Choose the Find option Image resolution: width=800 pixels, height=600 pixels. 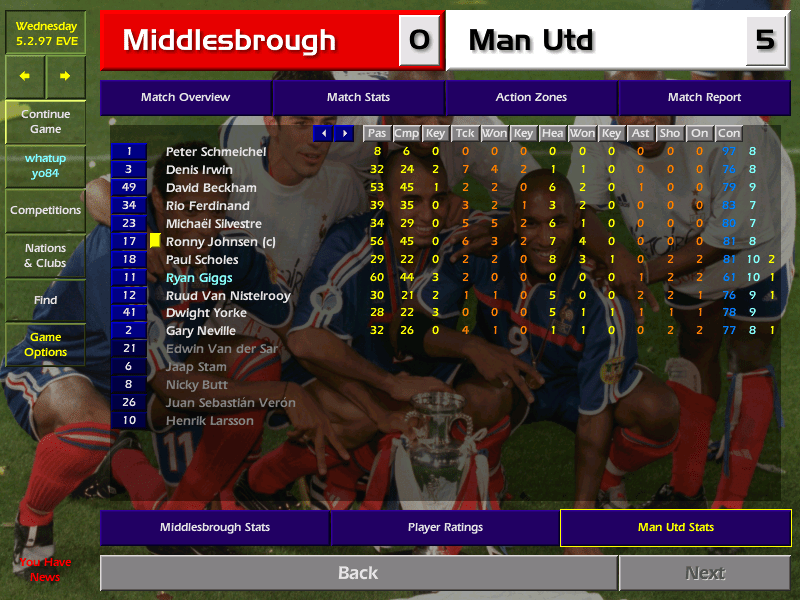point(45,300)
